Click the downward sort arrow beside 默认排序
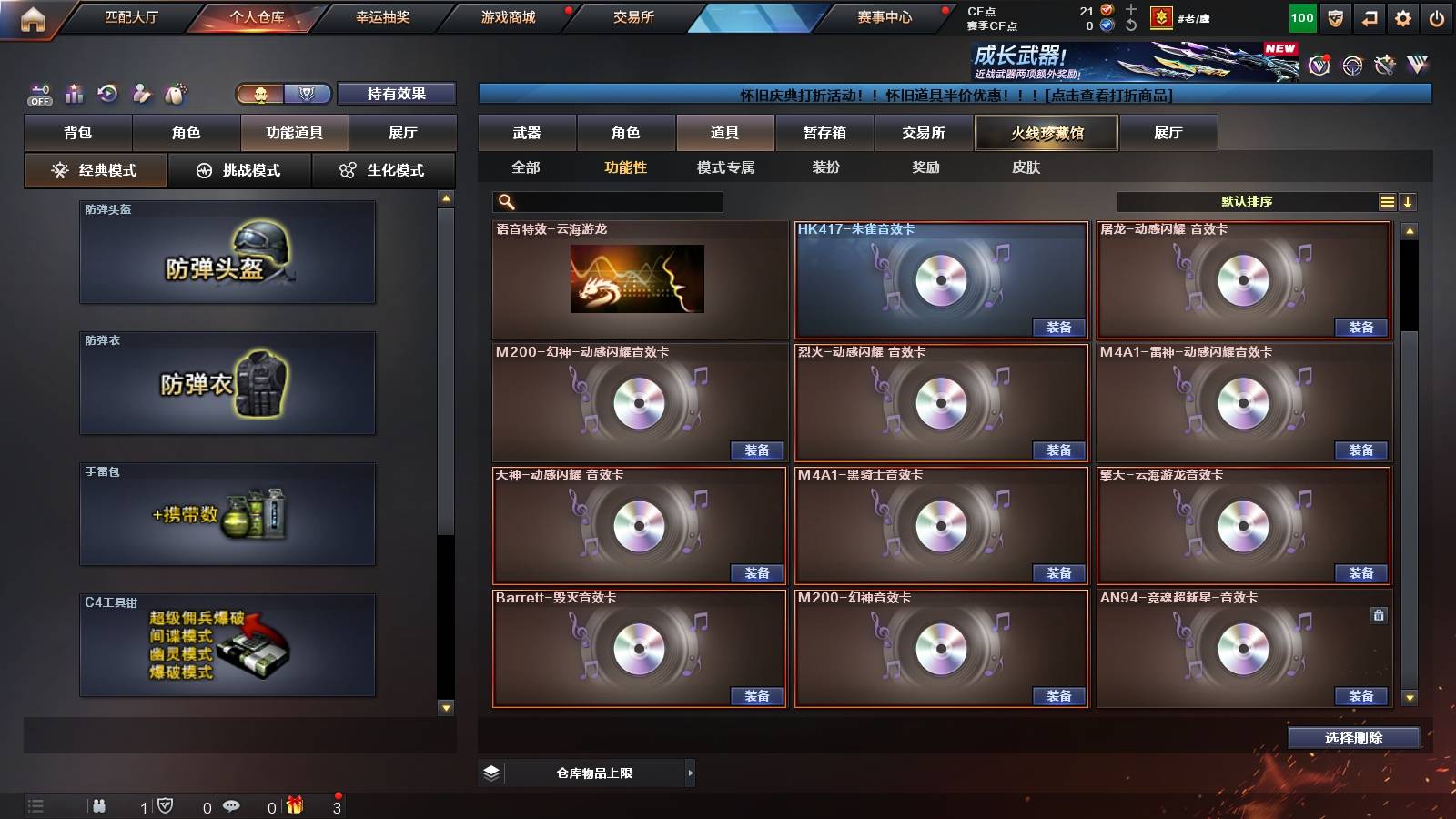Viewport: 1456px width, 819px height. coord(1410,202)
